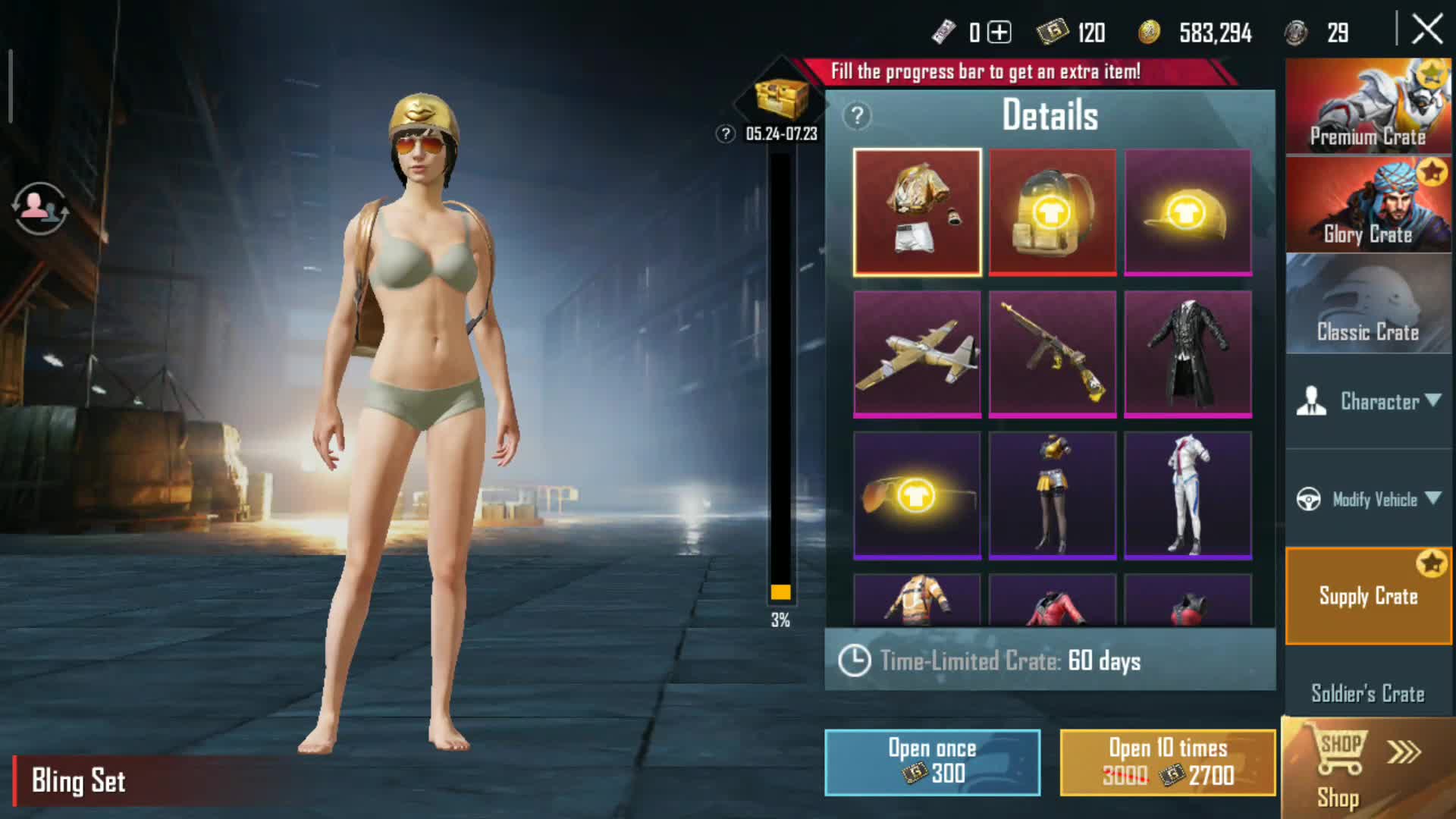Select the Classic Crate tab
Image resolution: width=1456 pixels, height=819 pixels.
(1368, 303)
